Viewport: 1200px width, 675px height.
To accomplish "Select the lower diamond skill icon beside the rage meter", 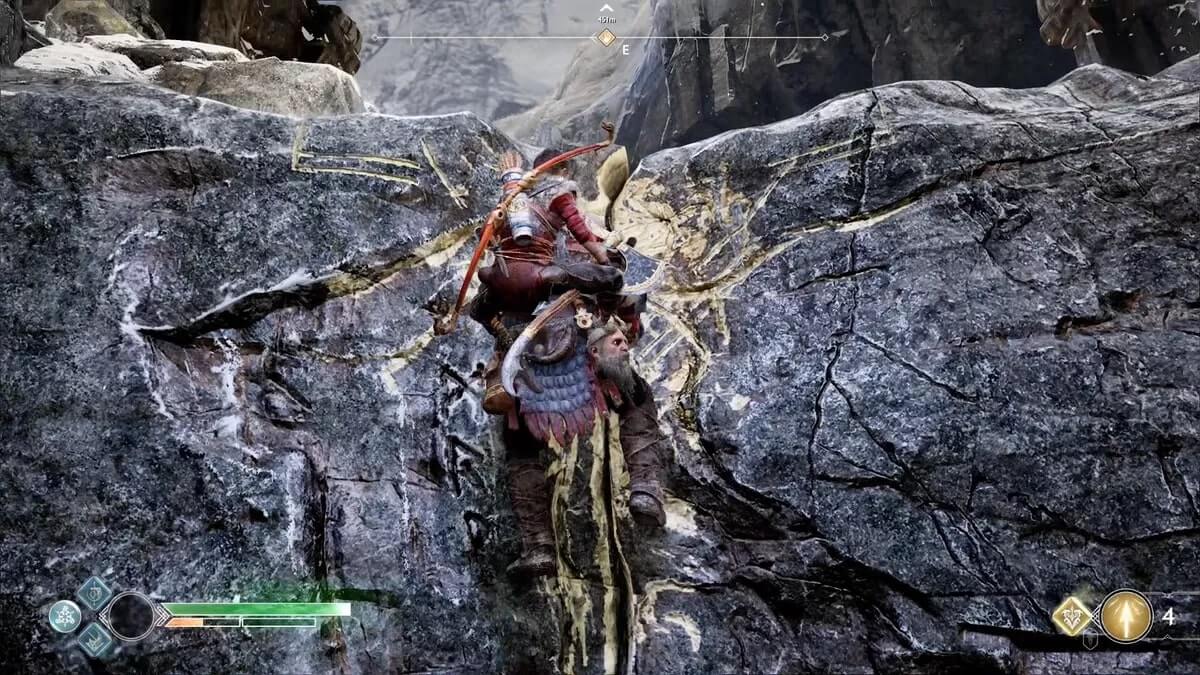I will coord(95,639).
